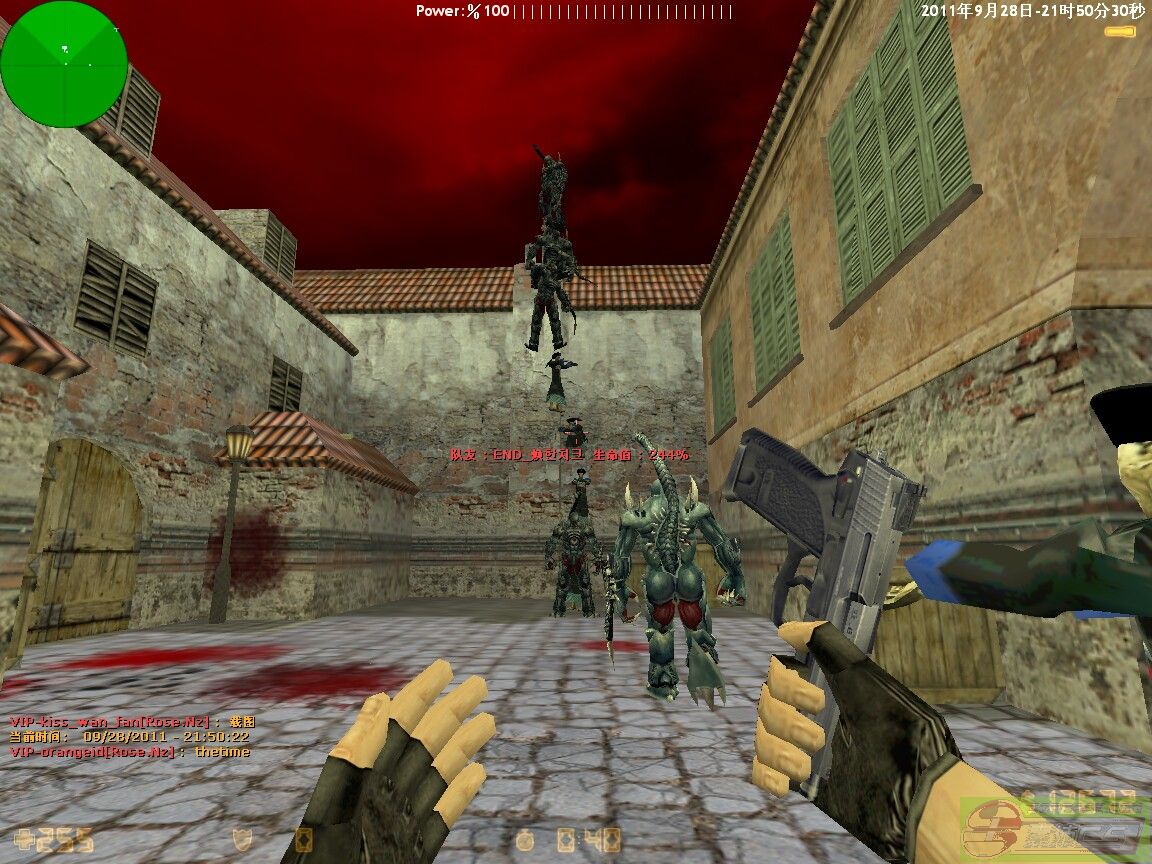
Task: Click the round timer clock icon
Action: coord(525,839)
